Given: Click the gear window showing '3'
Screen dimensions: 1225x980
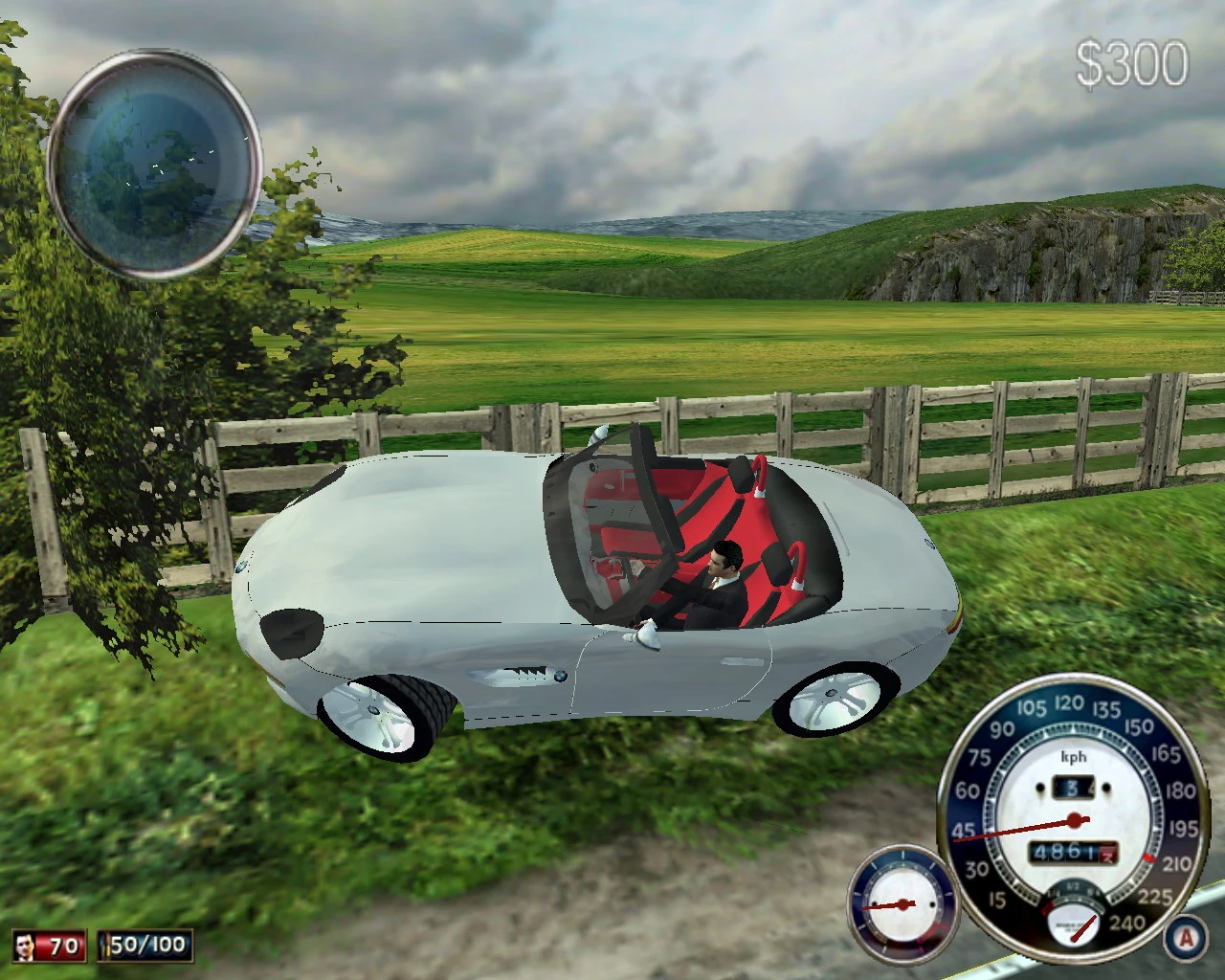Looking at the screenshot, I should (x=1074, y=787).
